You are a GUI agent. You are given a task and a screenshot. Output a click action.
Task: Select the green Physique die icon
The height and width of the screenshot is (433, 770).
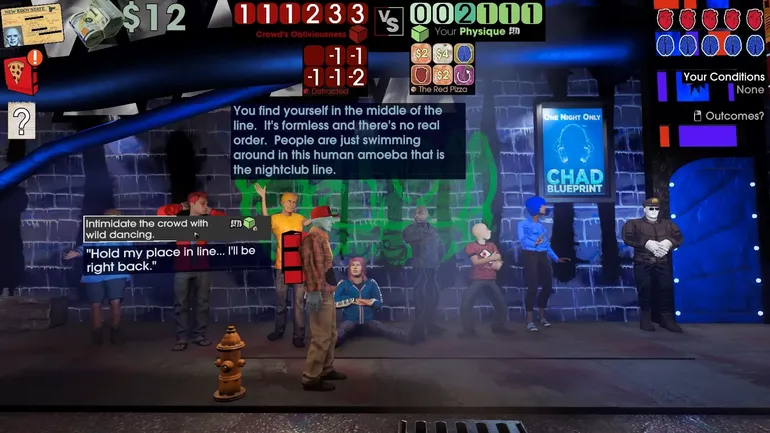pos(420,34)
